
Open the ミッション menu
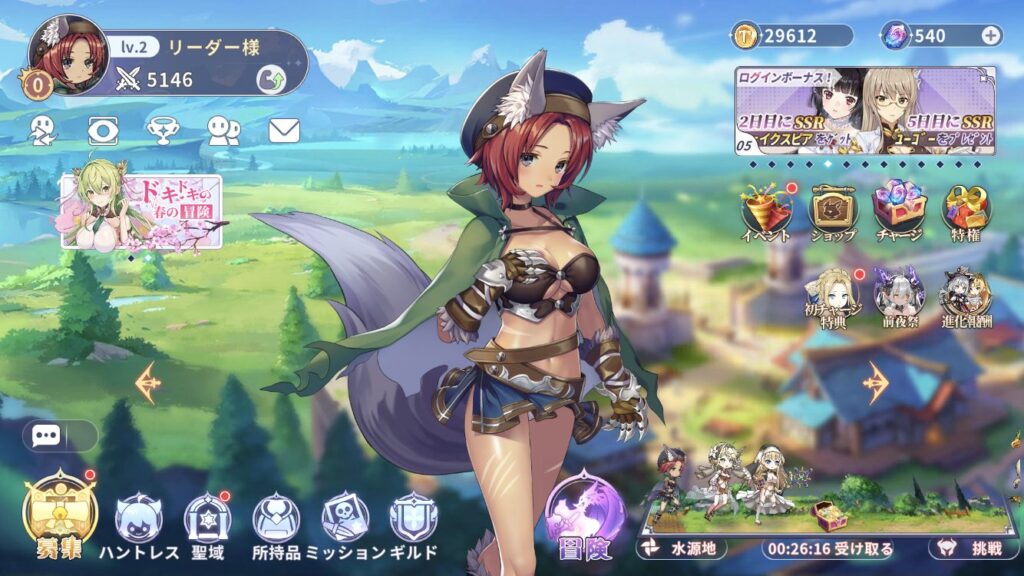click(344, 526)
